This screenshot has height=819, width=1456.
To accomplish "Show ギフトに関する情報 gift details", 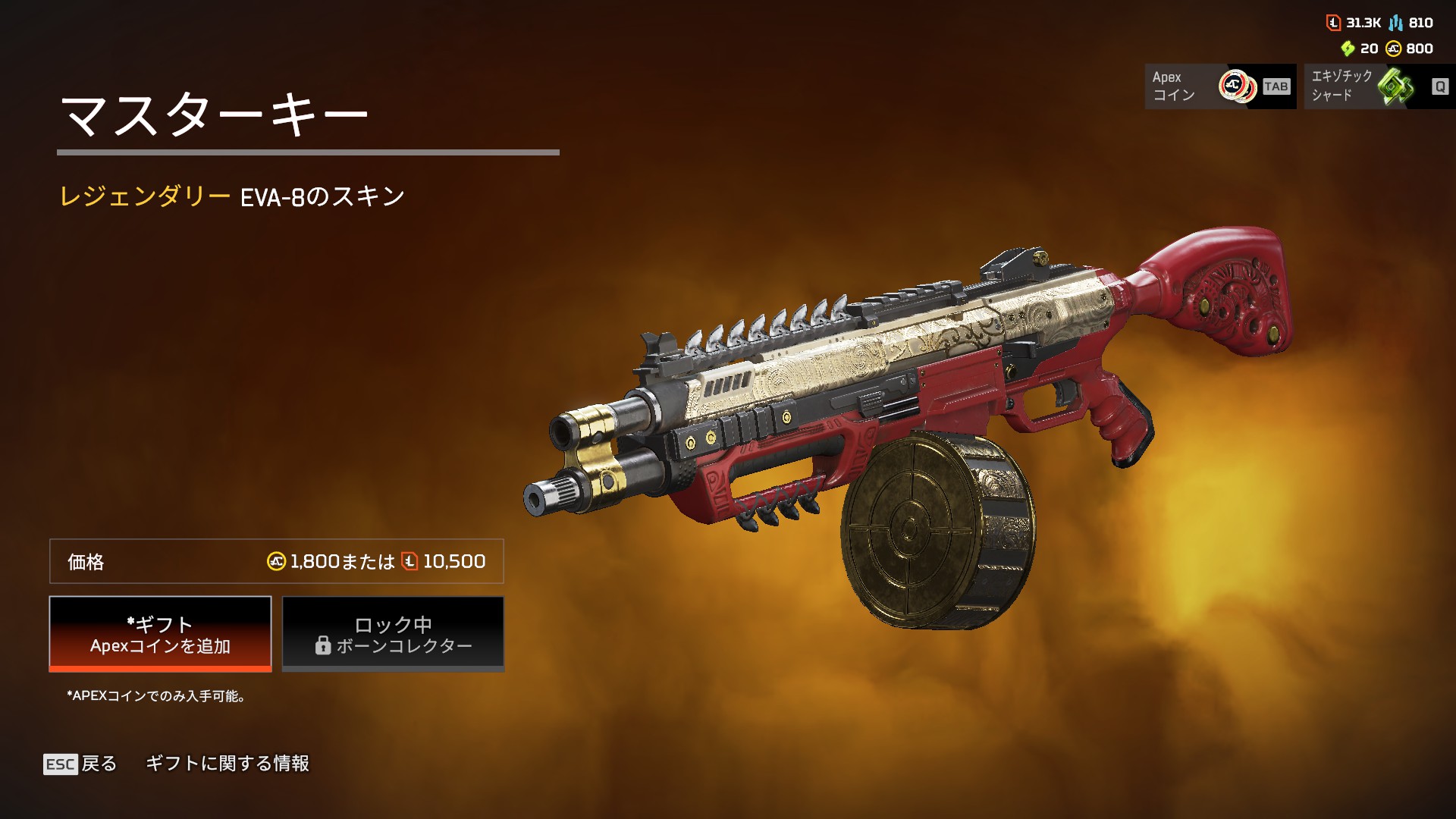I will pyautogui.click(x=227, y=764).
